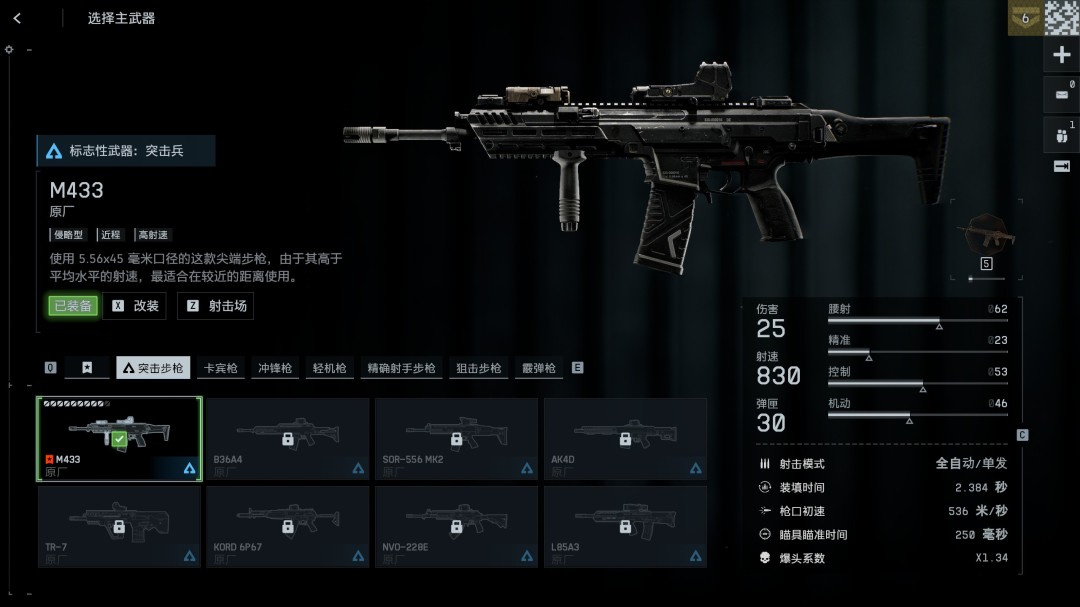Open the bookmark favorites tab

[88, 368]
